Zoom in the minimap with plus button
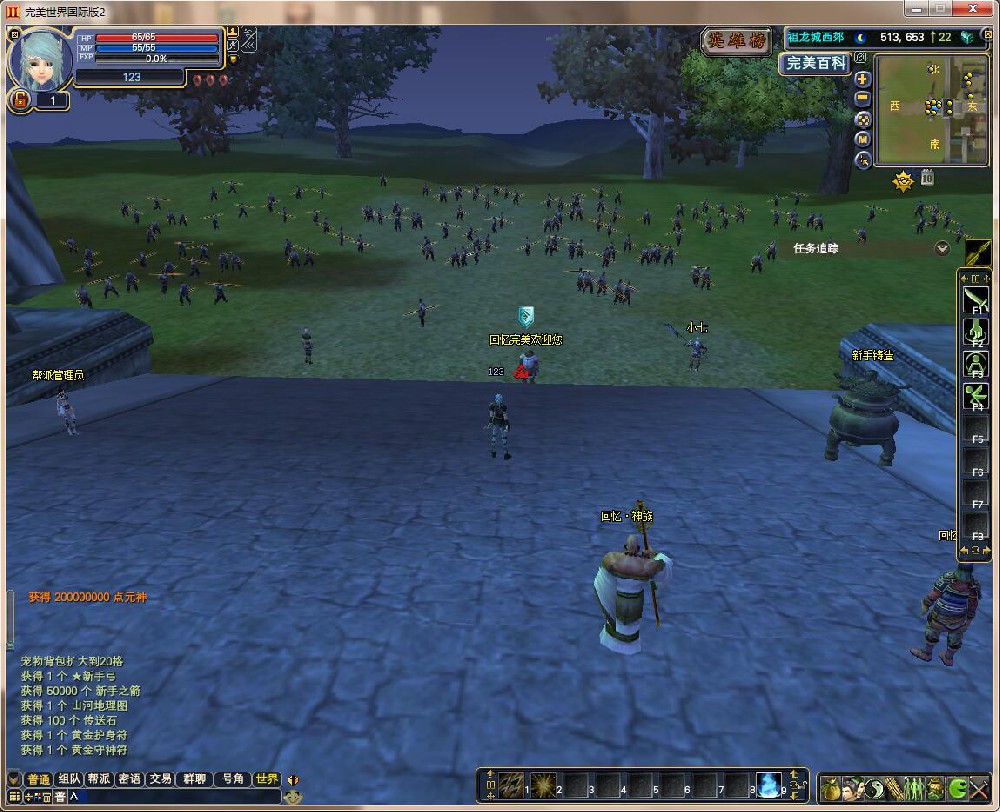This screenshot has width=1000, height=812. 863,78
